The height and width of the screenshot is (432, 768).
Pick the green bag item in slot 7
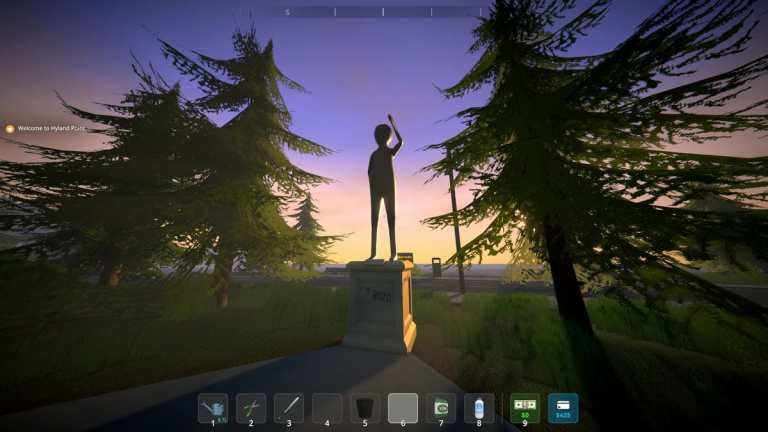pos(441,408)
